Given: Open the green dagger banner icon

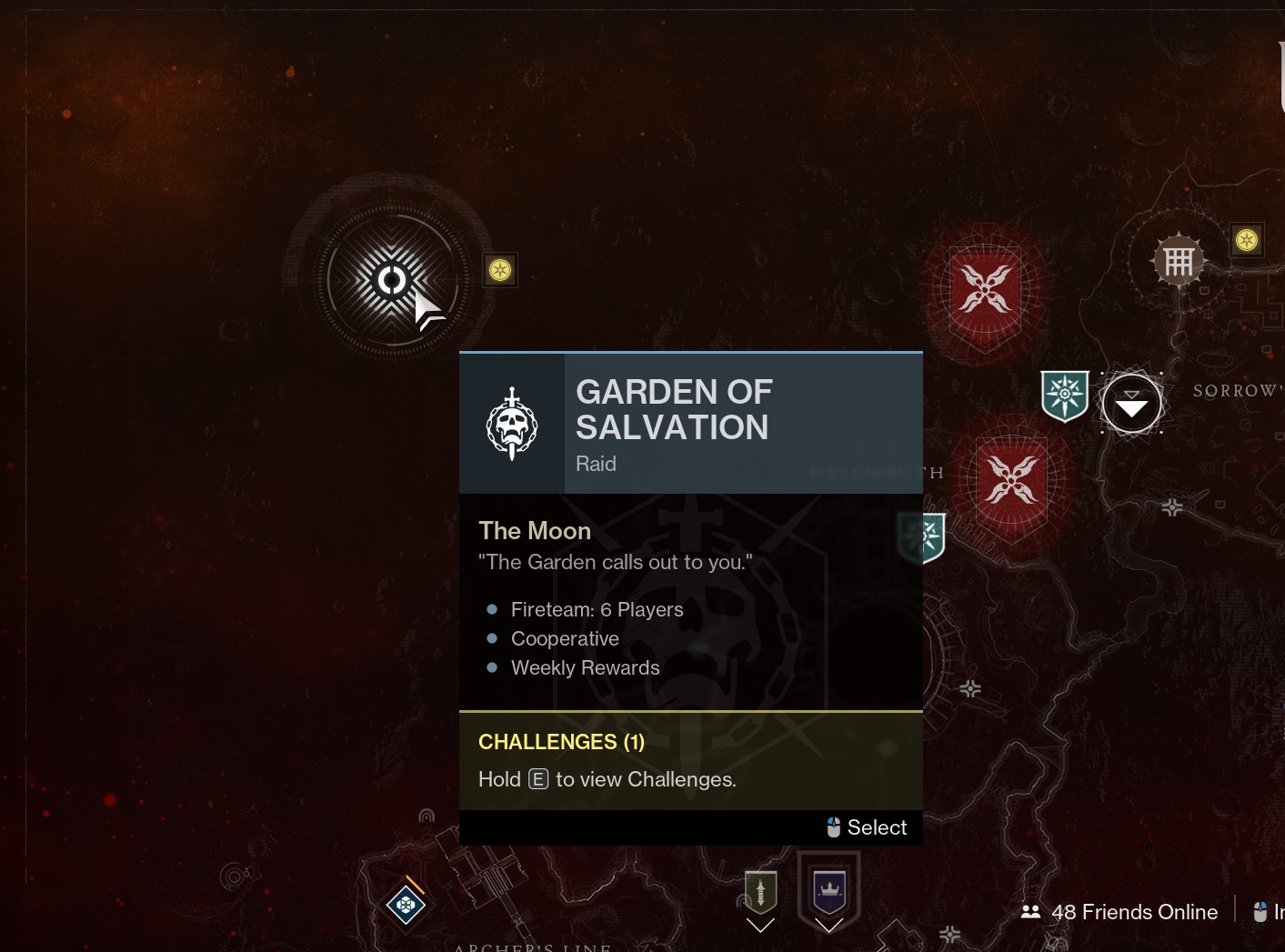Looking at the screenshot, I should point(760,892).
